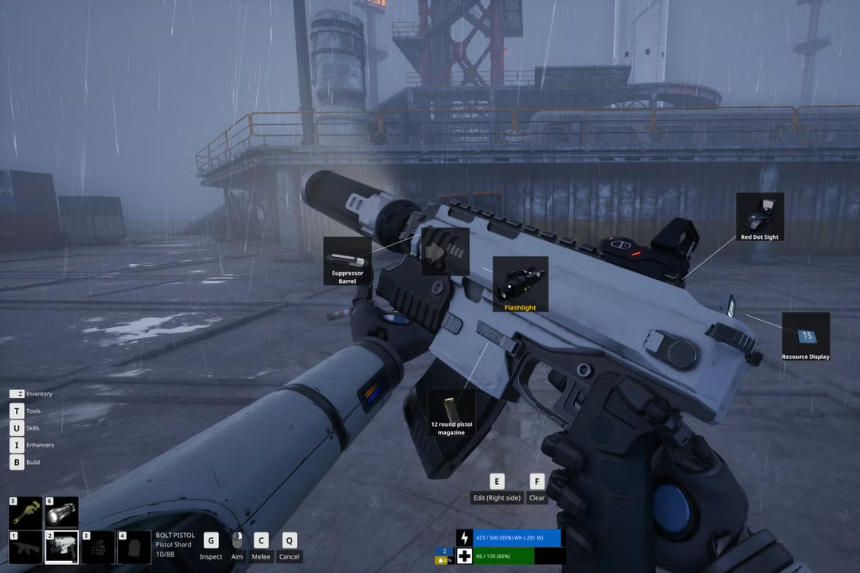Select the wrench in hotbar slot 5
Image resolution: width=860 pixels, height=573 pixels.
pyautogui.click(x=25, y=513)
